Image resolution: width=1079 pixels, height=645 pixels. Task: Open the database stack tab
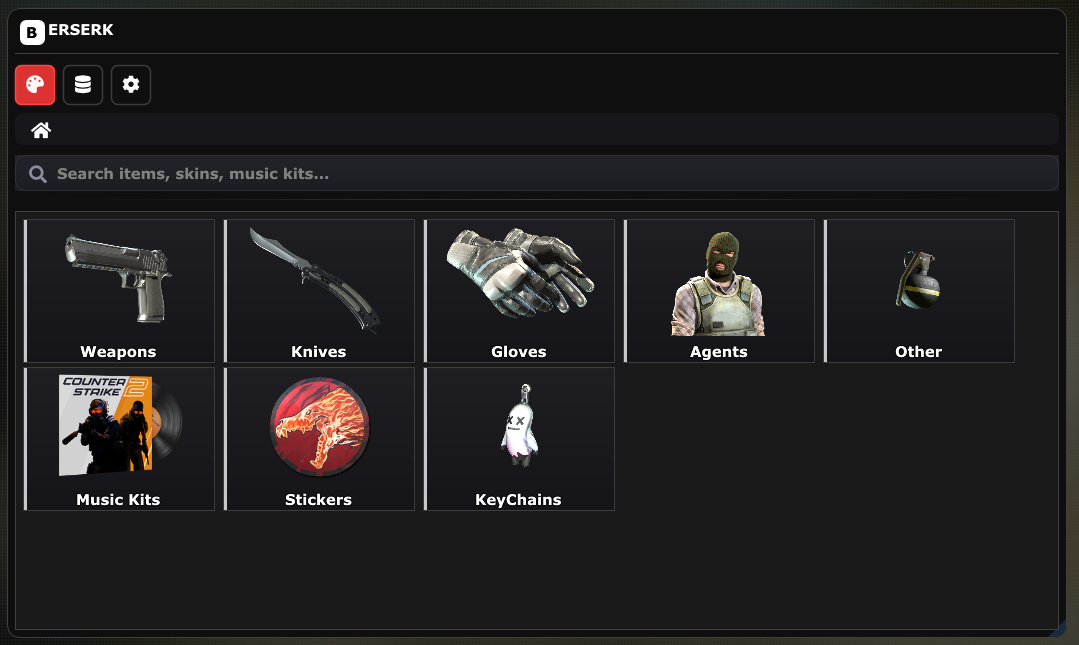click(83, 85)
